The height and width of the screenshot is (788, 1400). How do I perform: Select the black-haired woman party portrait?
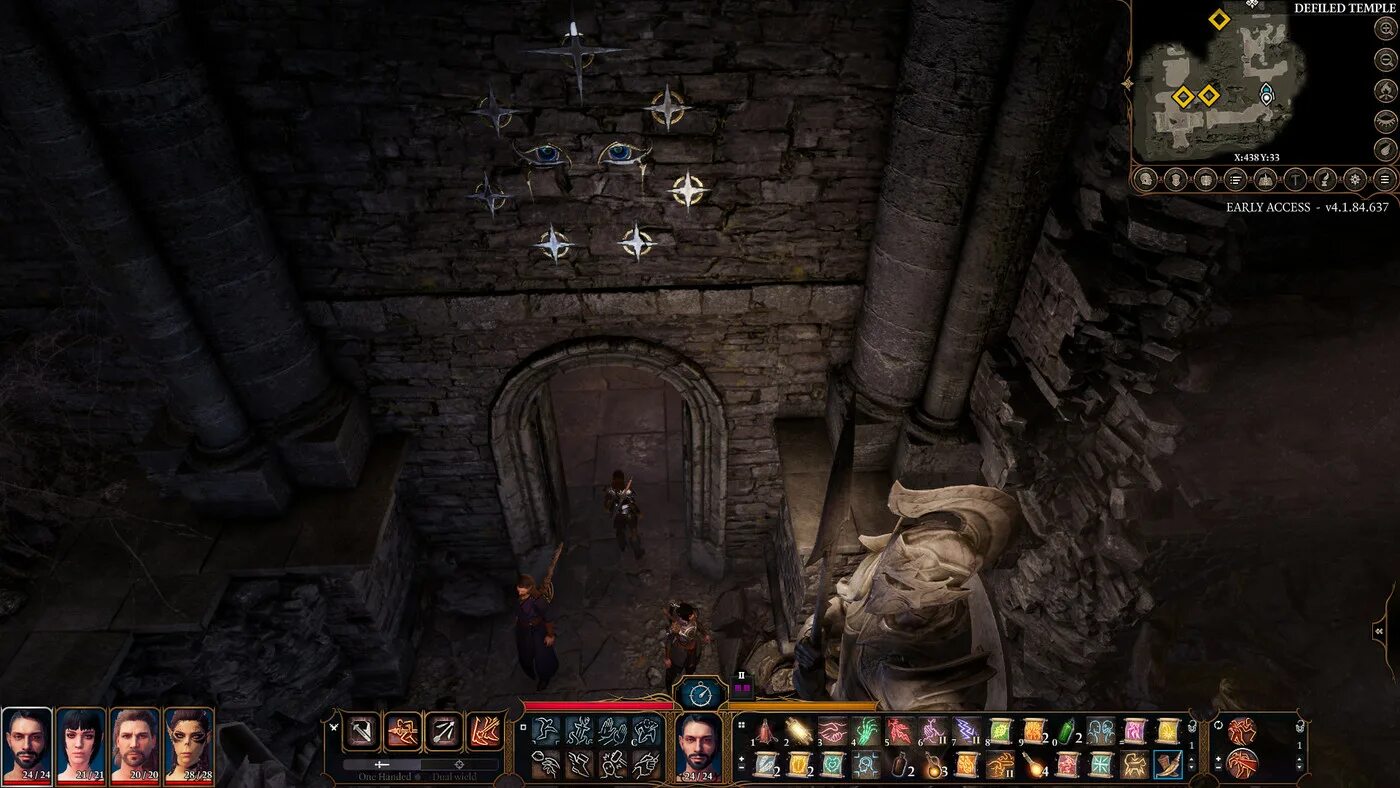(x=81, y=745)
